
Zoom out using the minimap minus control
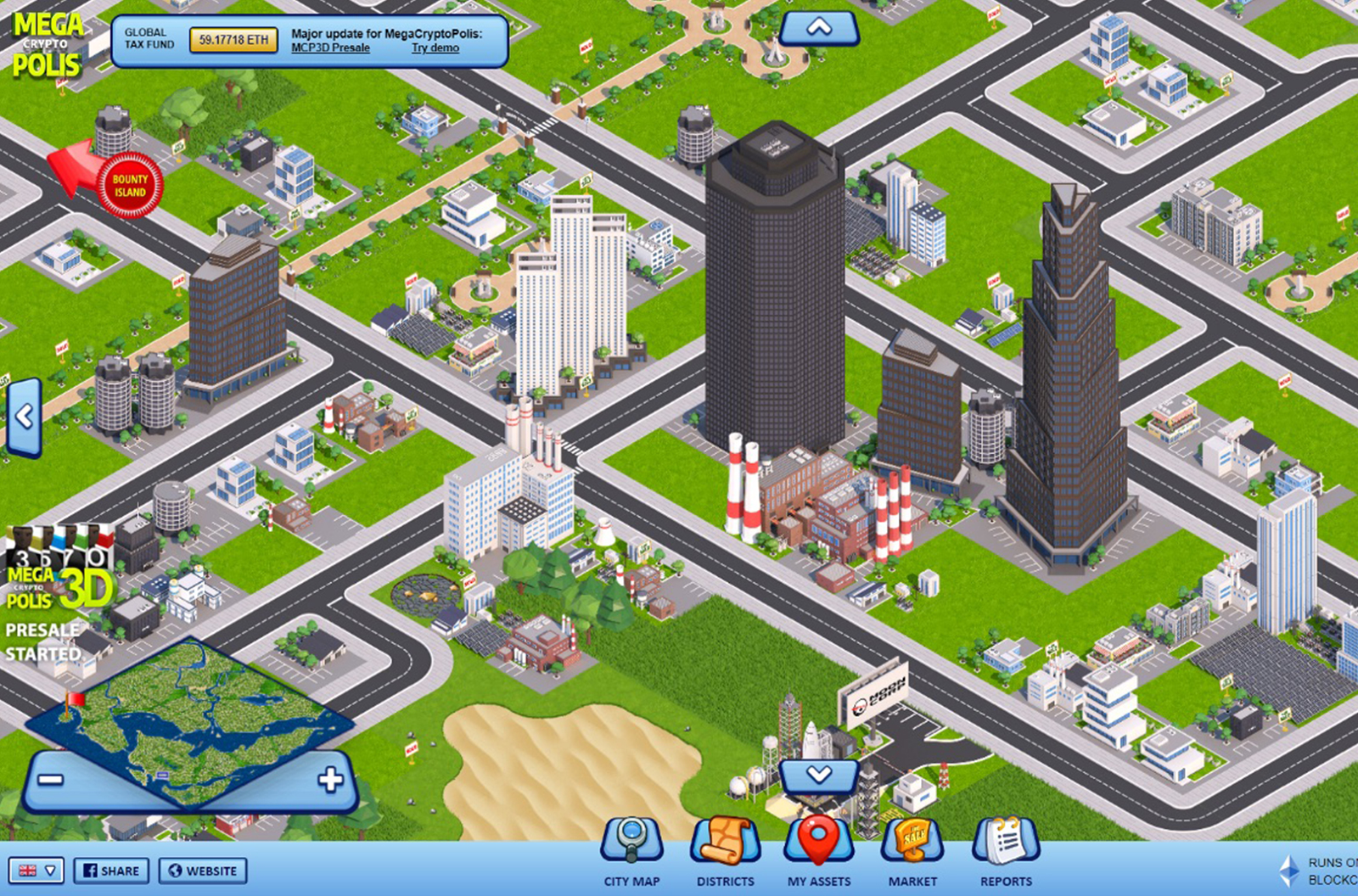(x=53, y=777)
